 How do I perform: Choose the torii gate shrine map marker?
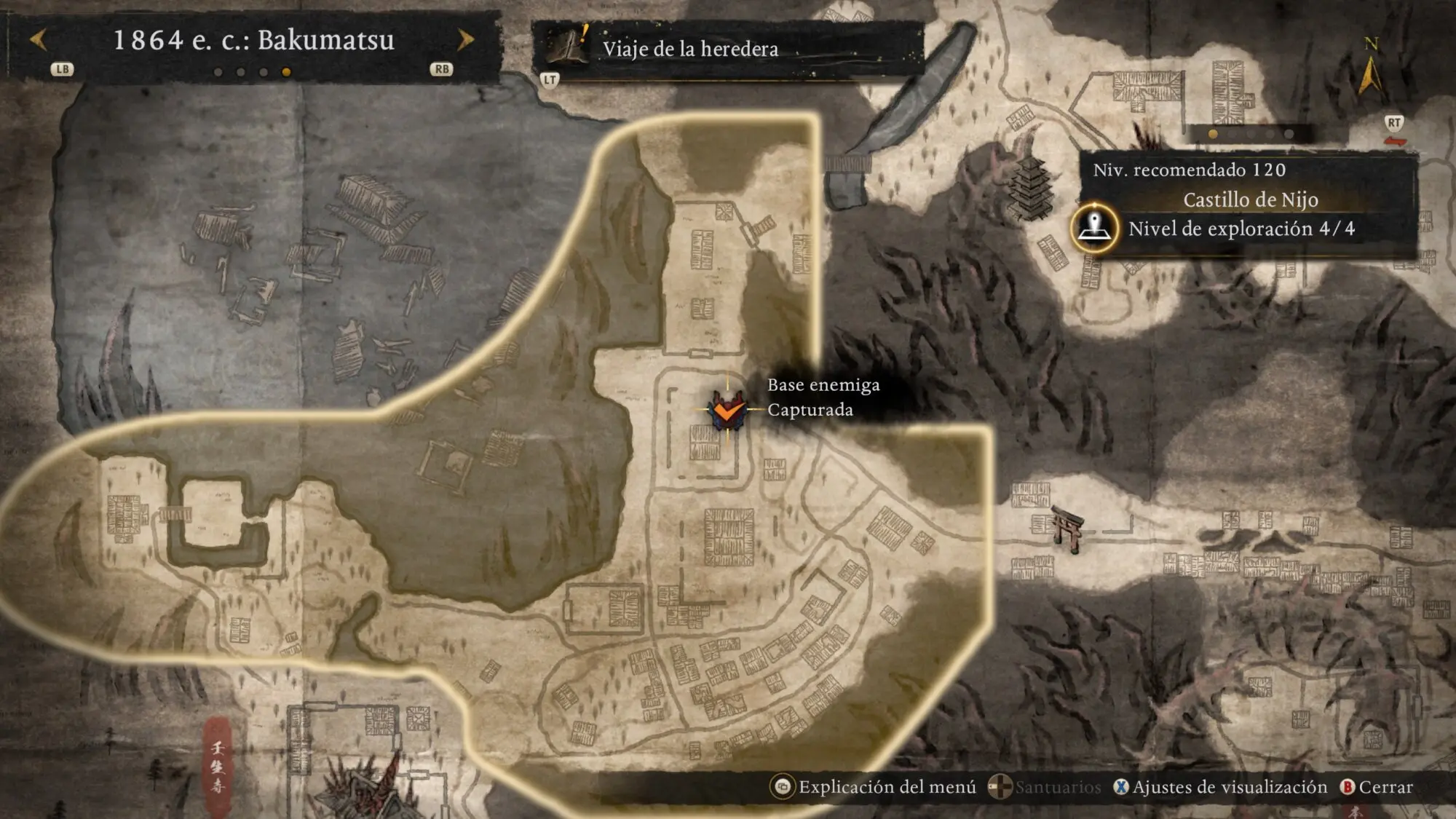(x=1067, y=529)
